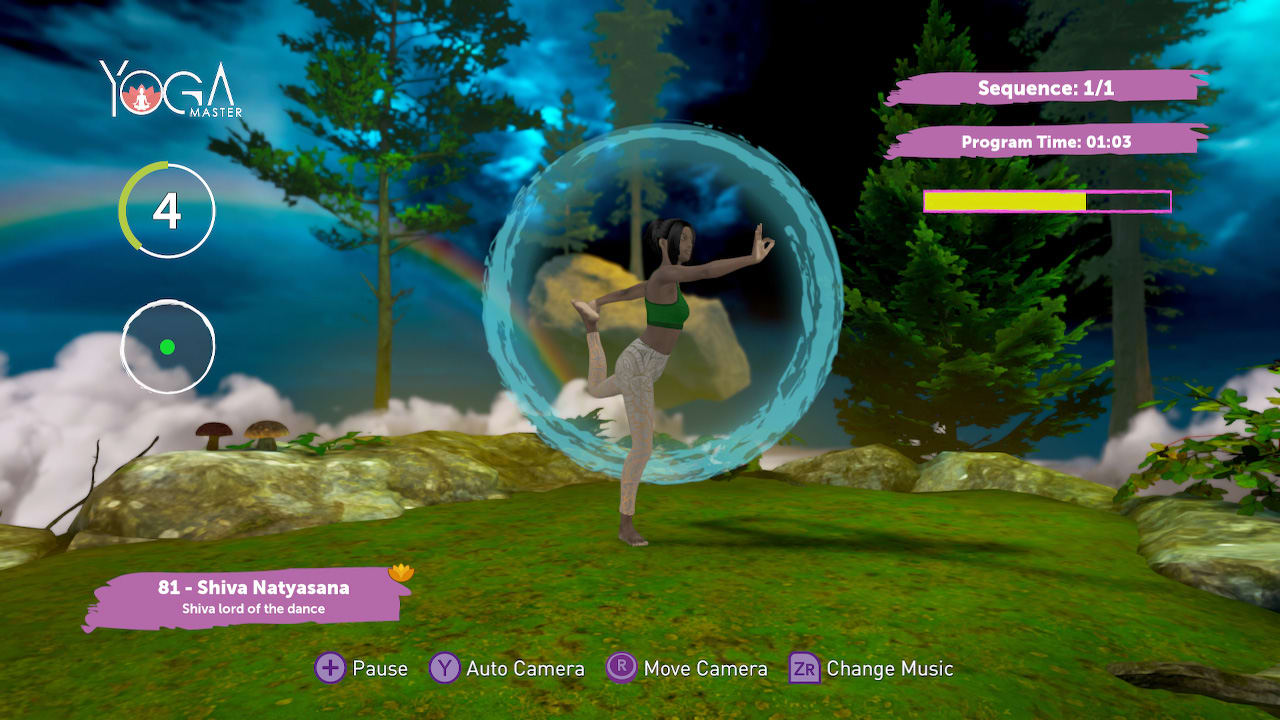Select the Program Time banner
The image size is (1280, 720).
tap(1046, 141)
